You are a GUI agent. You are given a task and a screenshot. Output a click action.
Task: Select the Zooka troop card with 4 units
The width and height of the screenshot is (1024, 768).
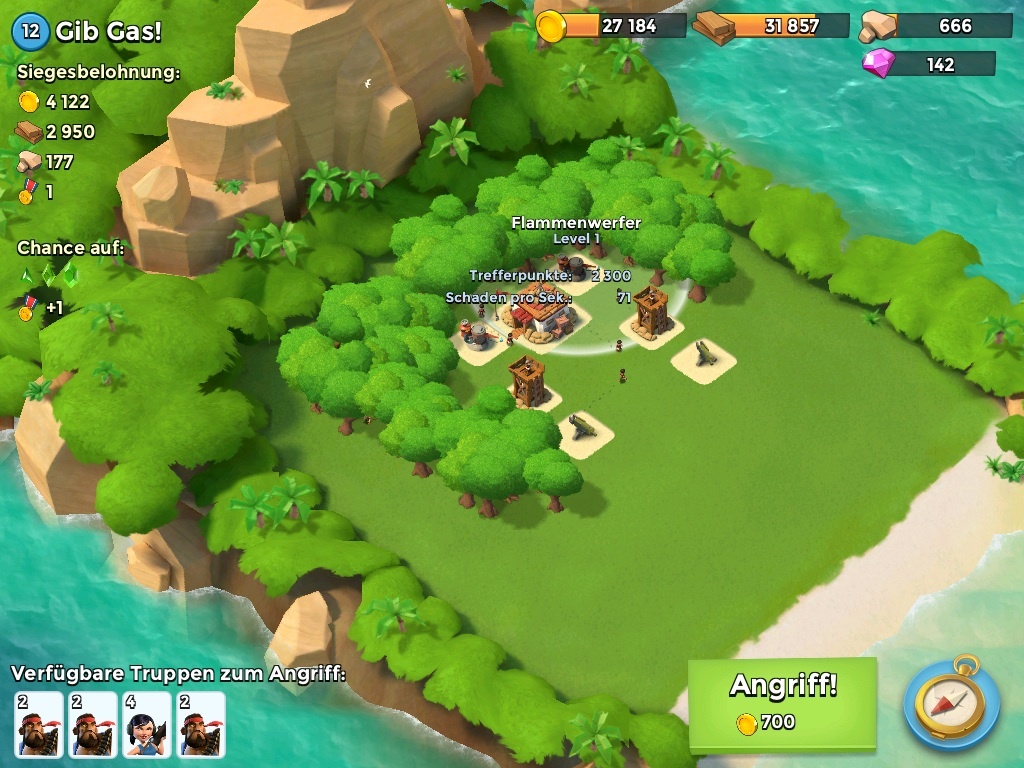click(x=147, y=724)
